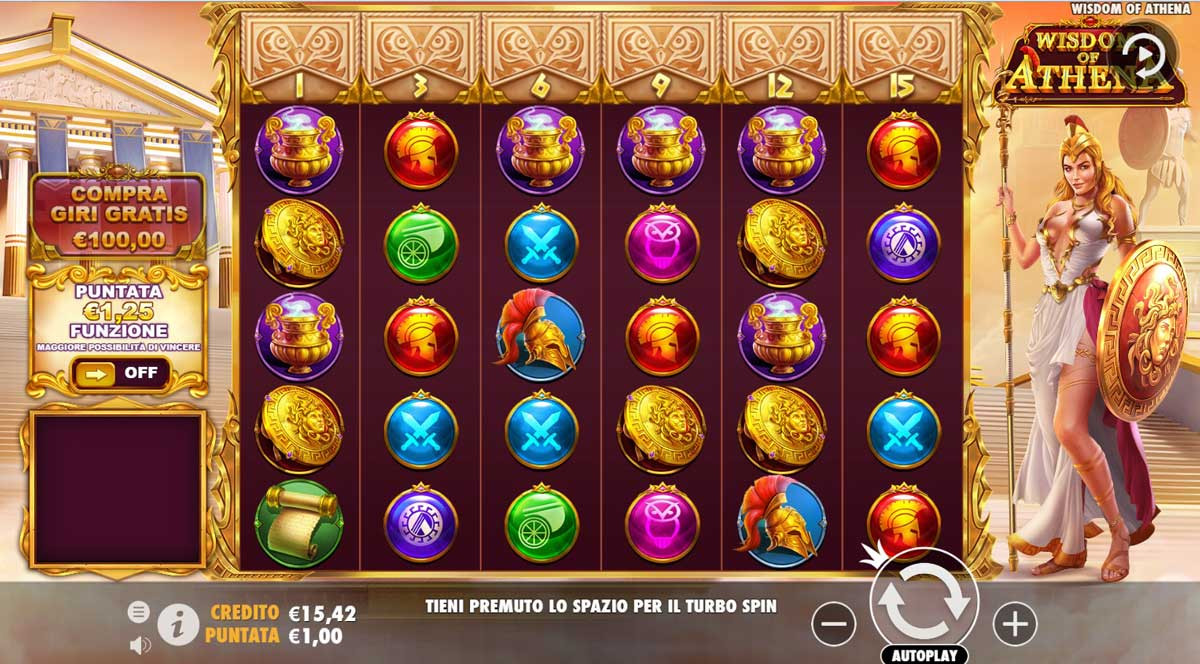Open the hamburger settings menu
Viewport: 1200px width, 664px height.
(139, 612)
